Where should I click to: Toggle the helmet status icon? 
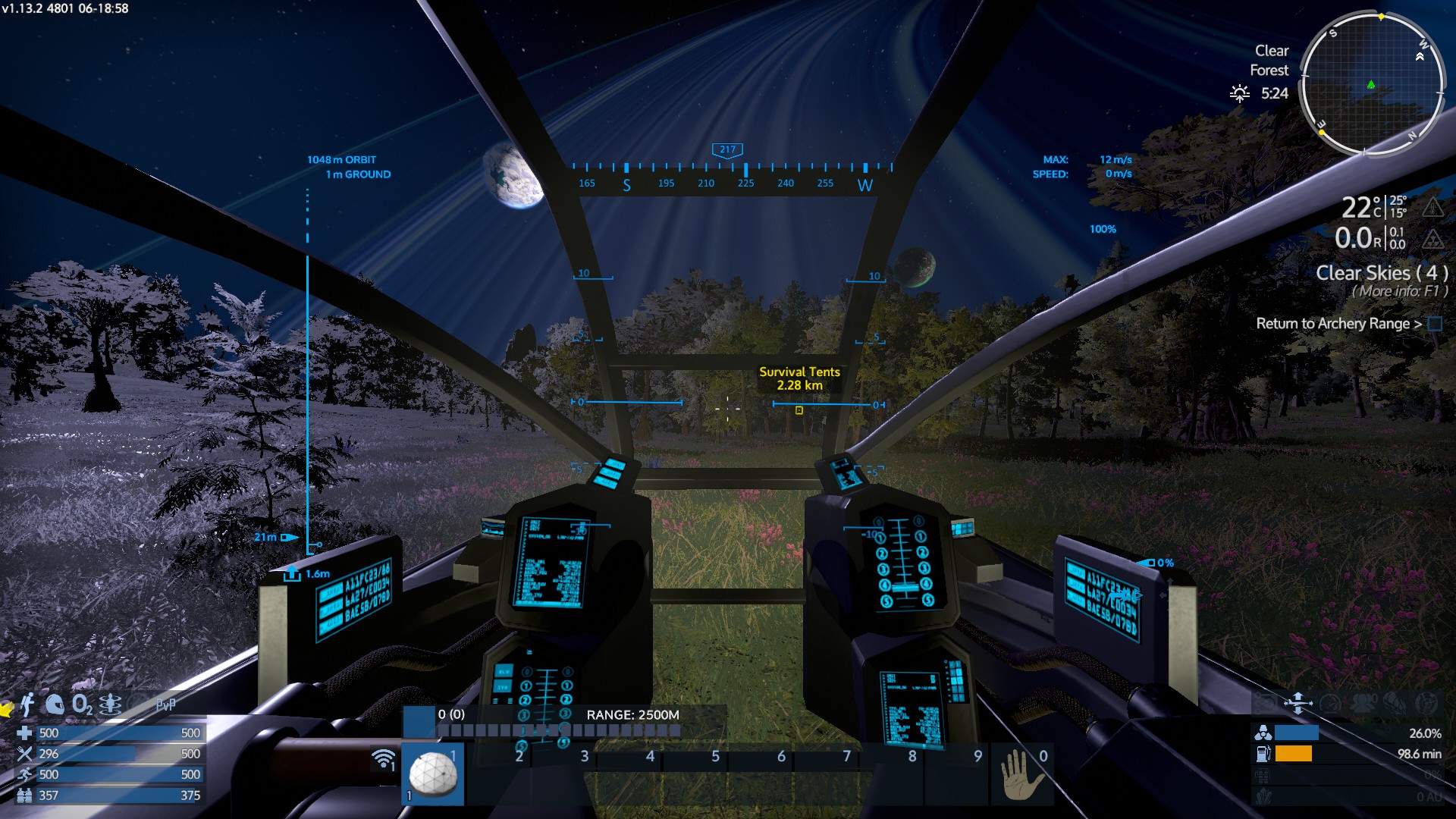[55, 704]
